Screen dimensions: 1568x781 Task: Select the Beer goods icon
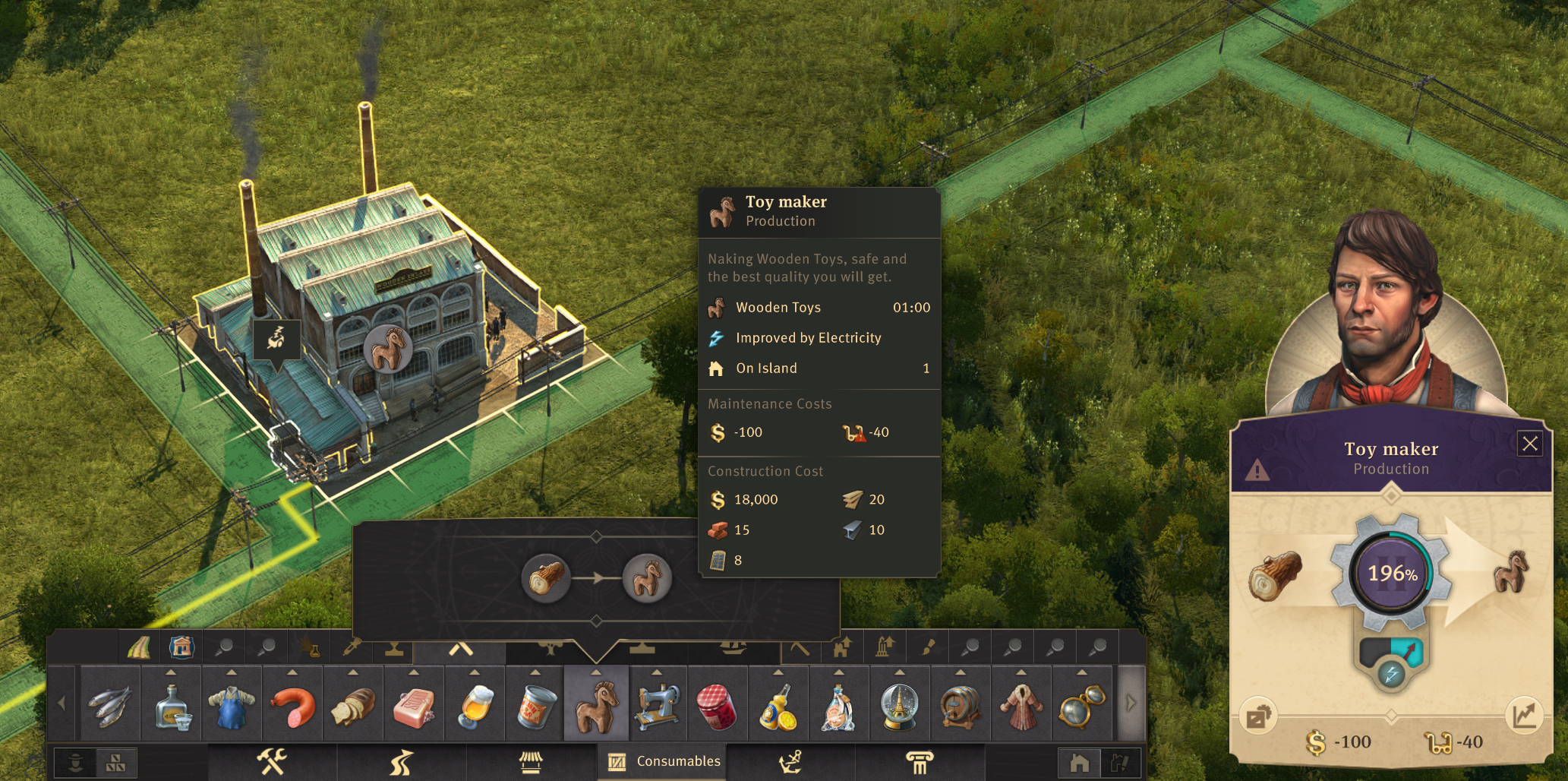tap(475, 705)
